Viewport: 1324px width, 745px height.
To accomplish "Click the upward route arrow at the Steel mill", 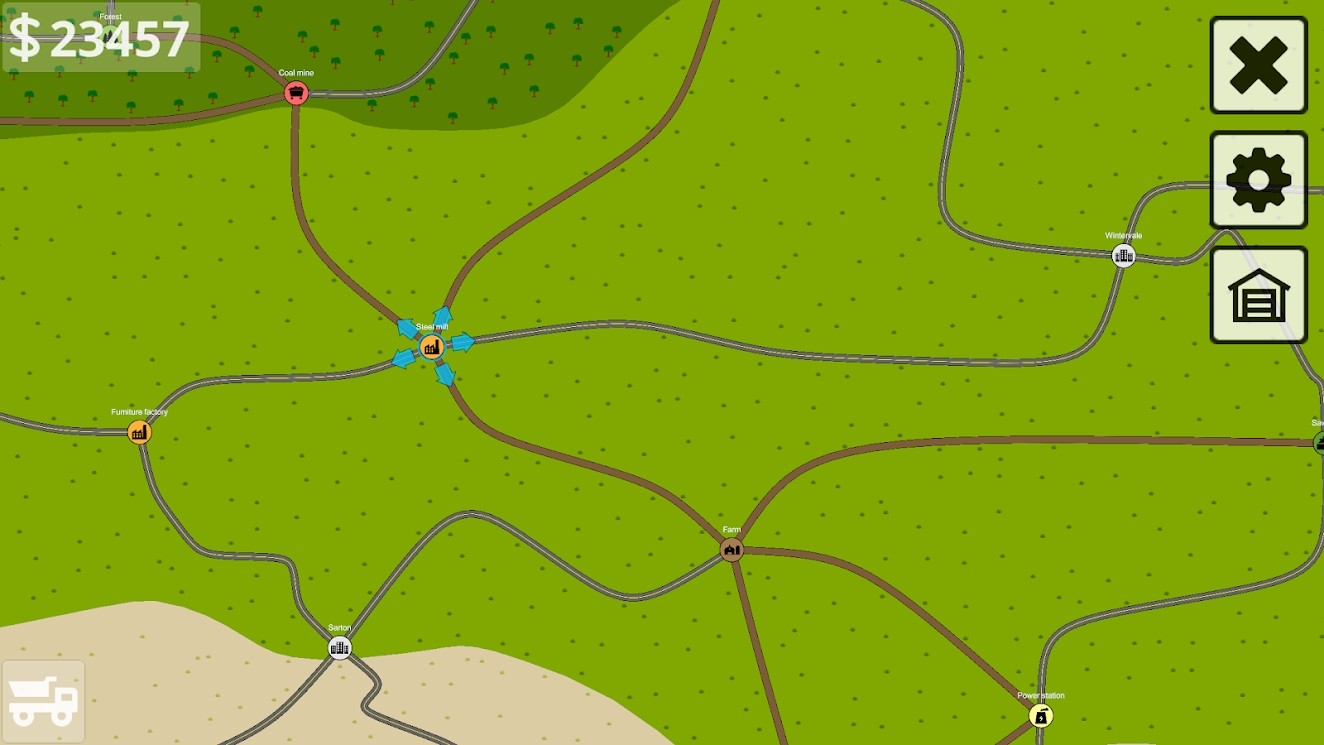I will tap(443, 315).
